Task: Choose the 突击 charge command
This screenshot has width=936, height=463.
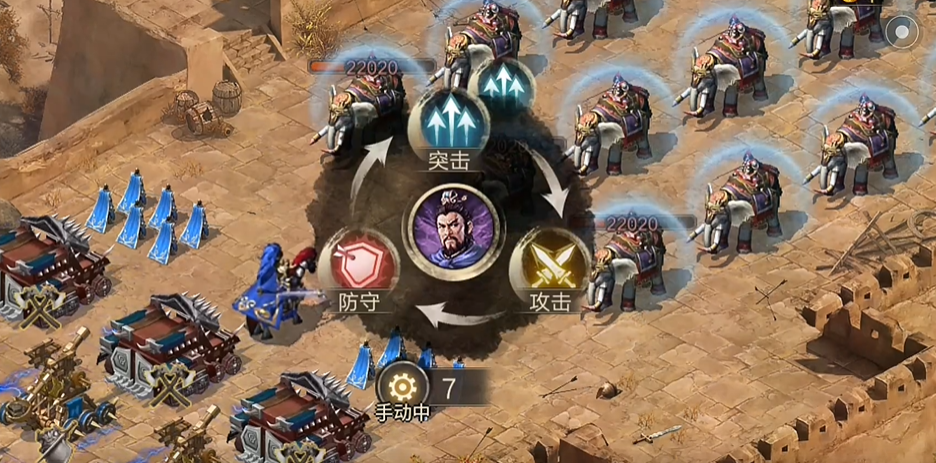Action: click(448, 124)
